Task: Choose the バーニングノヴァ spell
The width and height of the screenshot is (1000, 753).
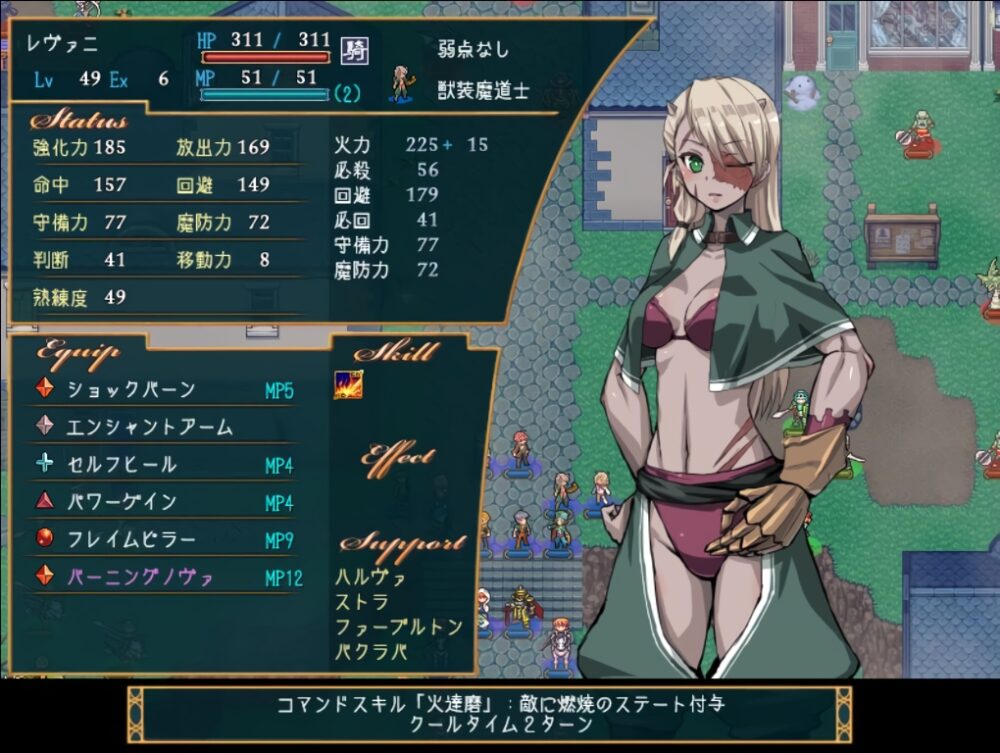Action: click(140, 578)
